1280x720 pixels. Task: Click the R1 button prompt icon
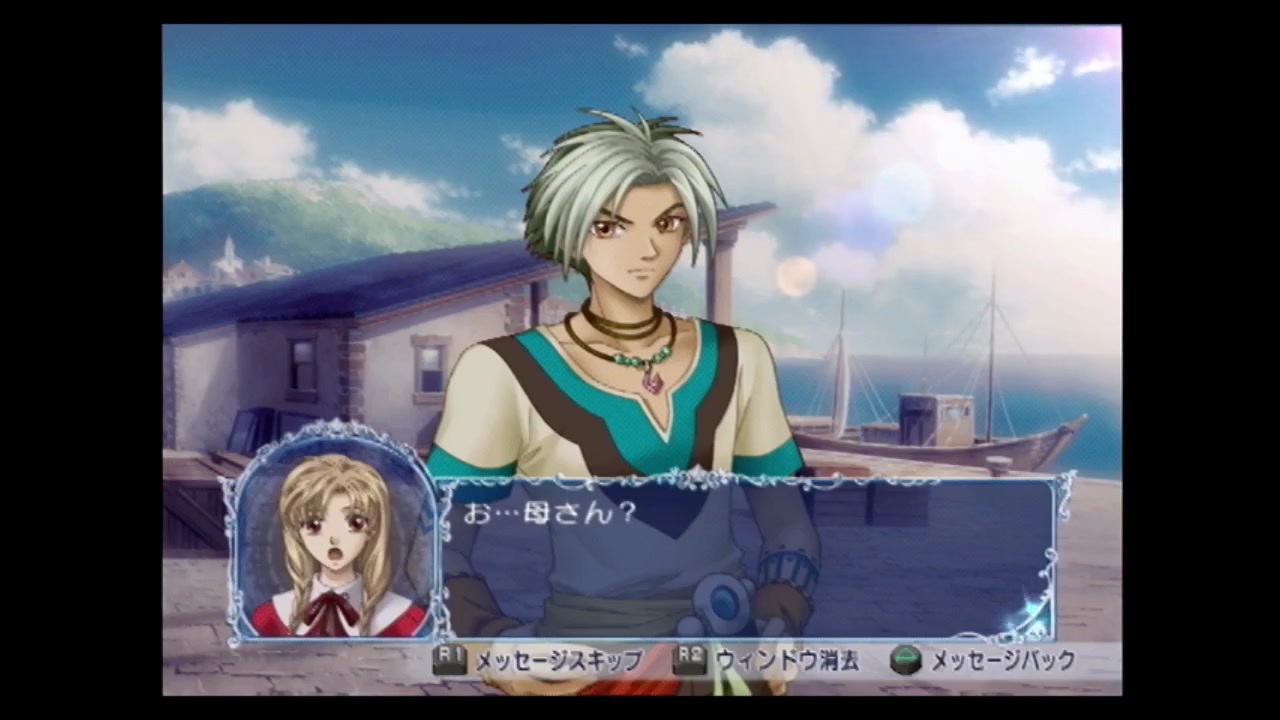click(447, 660)
